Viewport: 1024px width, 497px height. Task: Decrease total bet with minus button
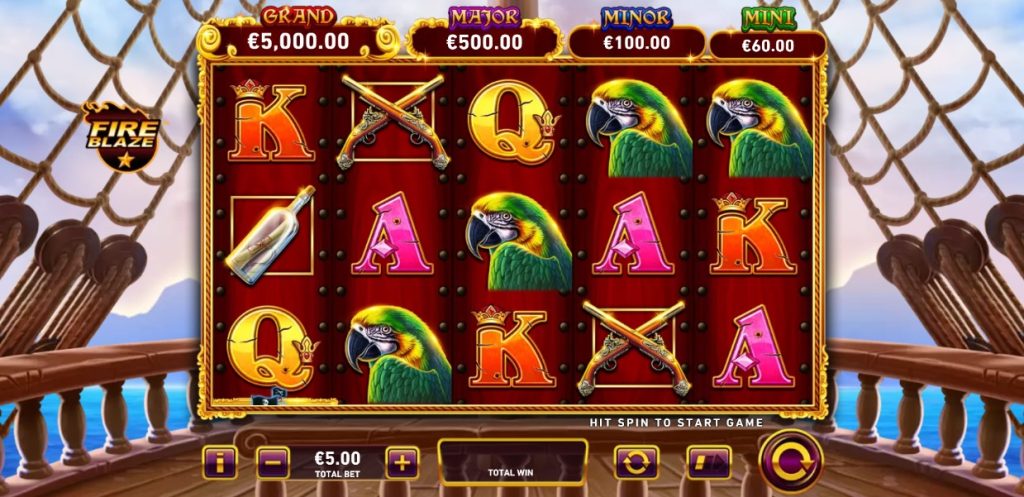[x=273, y=462]
